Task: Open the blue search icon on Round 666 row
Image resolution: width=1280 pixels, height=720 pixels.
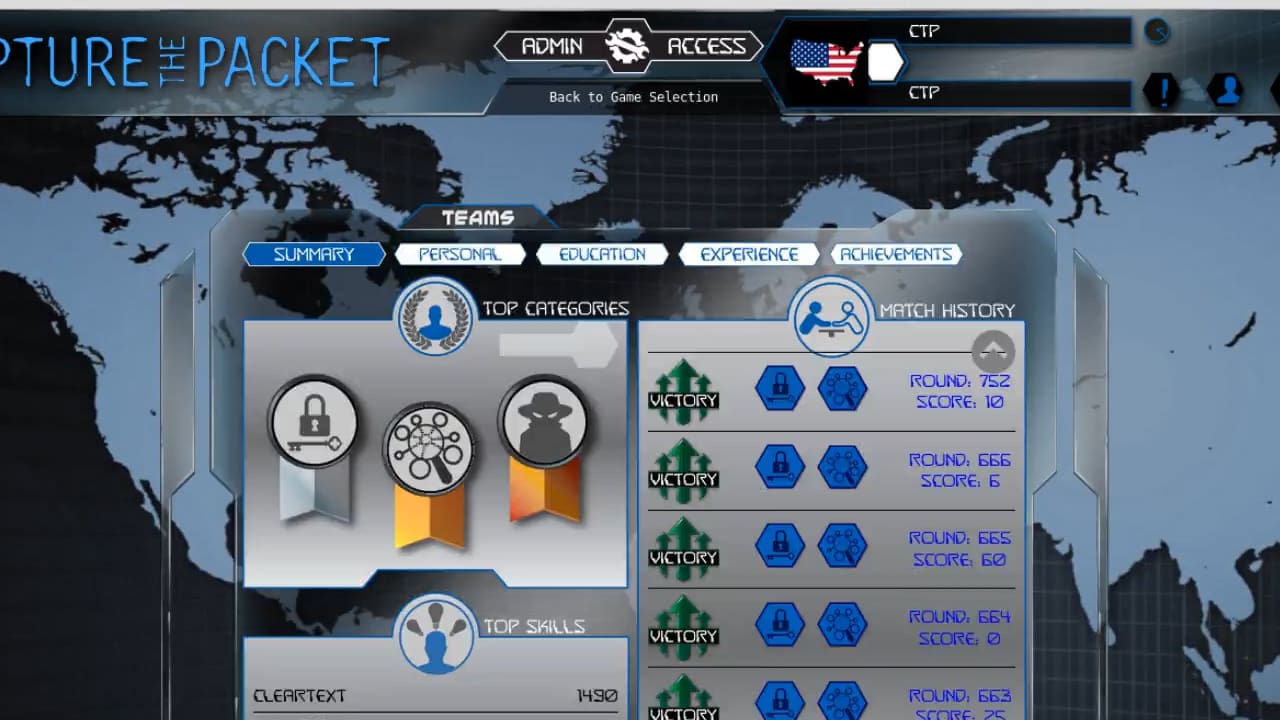Action: pos(843,468)
